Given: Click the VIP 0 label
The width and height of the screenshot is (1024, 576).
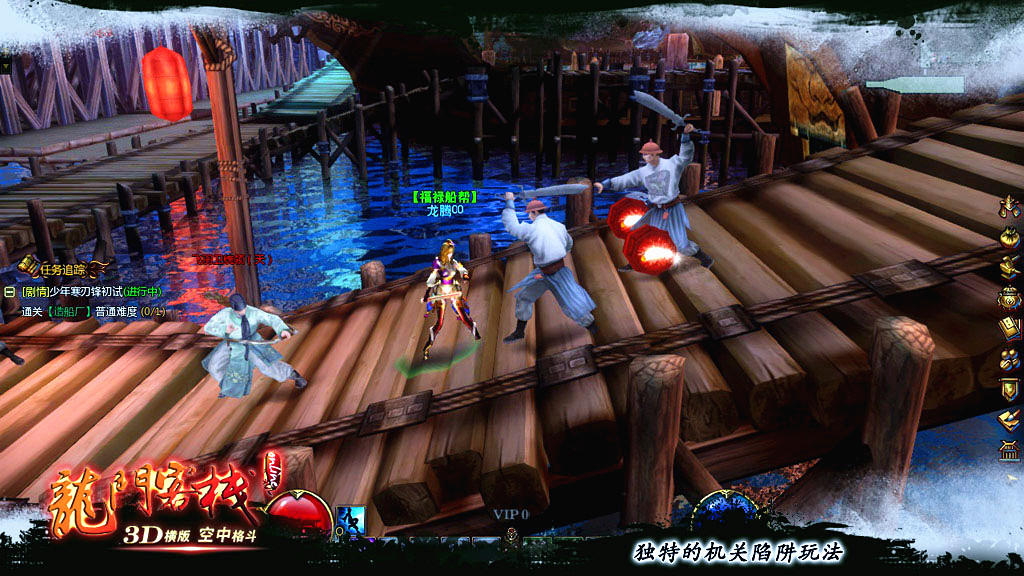Looking at the screenshot, I should pos(511,514).
